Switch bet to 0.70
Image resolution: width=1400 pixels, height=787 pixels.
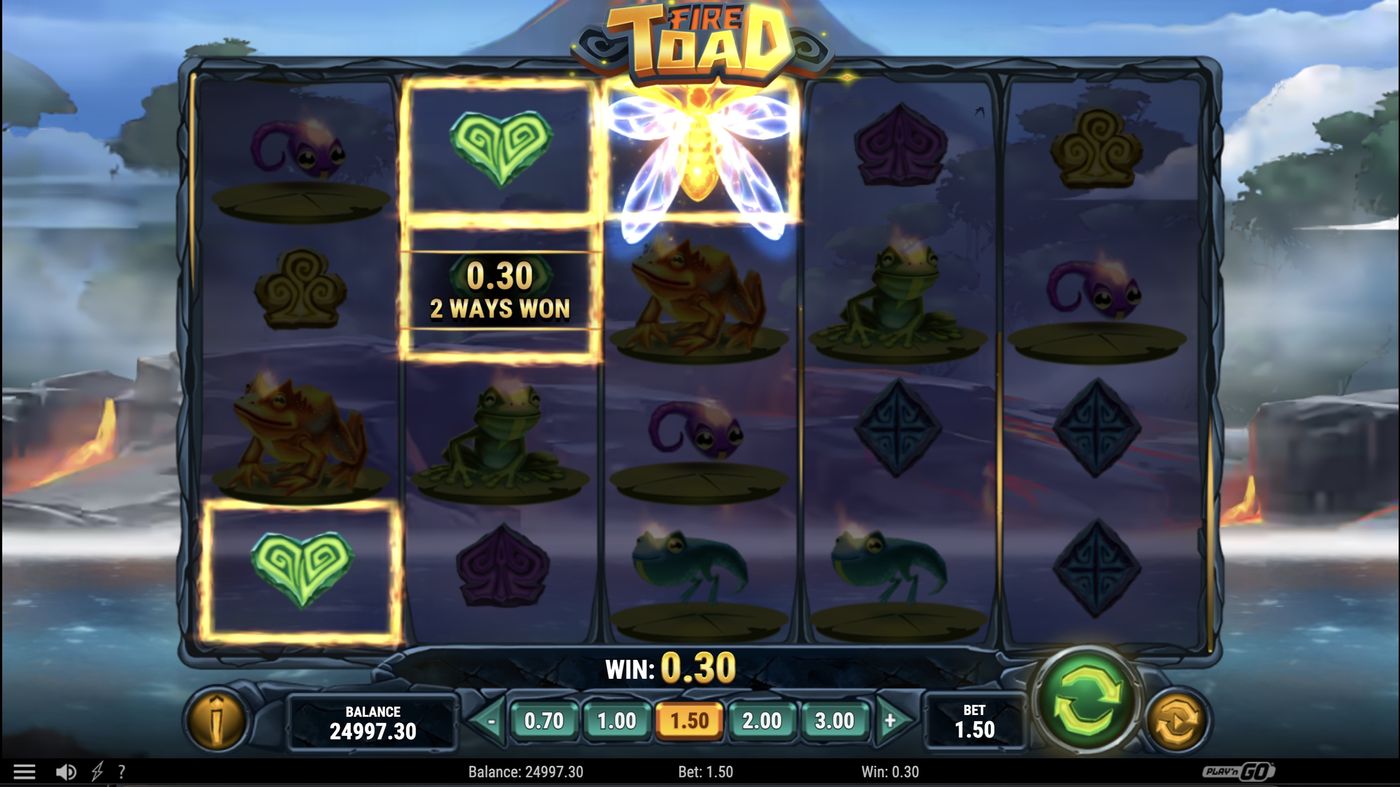[544, 719]
